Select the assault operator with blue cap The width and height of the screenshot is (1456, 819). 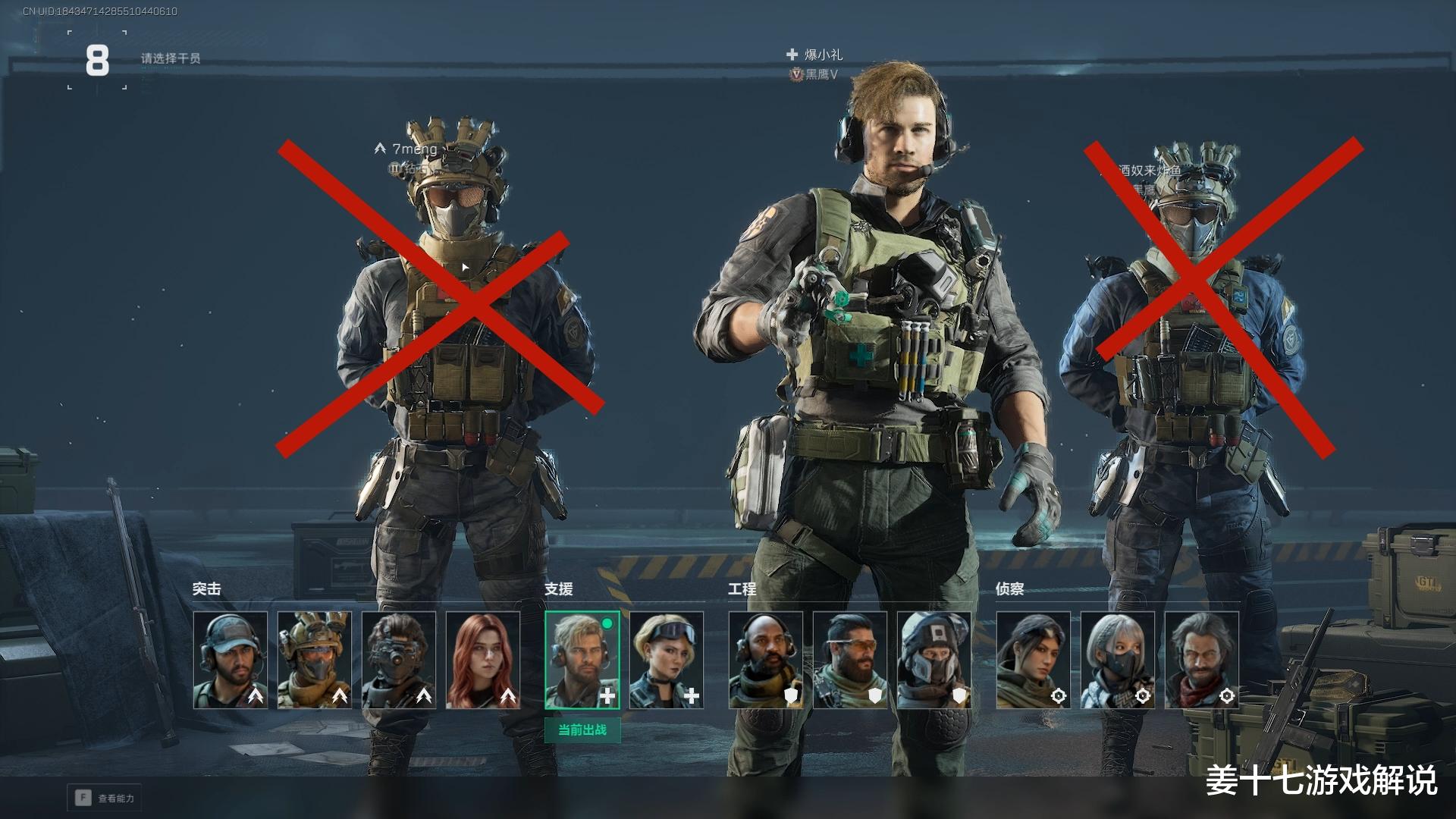(231, 661)
